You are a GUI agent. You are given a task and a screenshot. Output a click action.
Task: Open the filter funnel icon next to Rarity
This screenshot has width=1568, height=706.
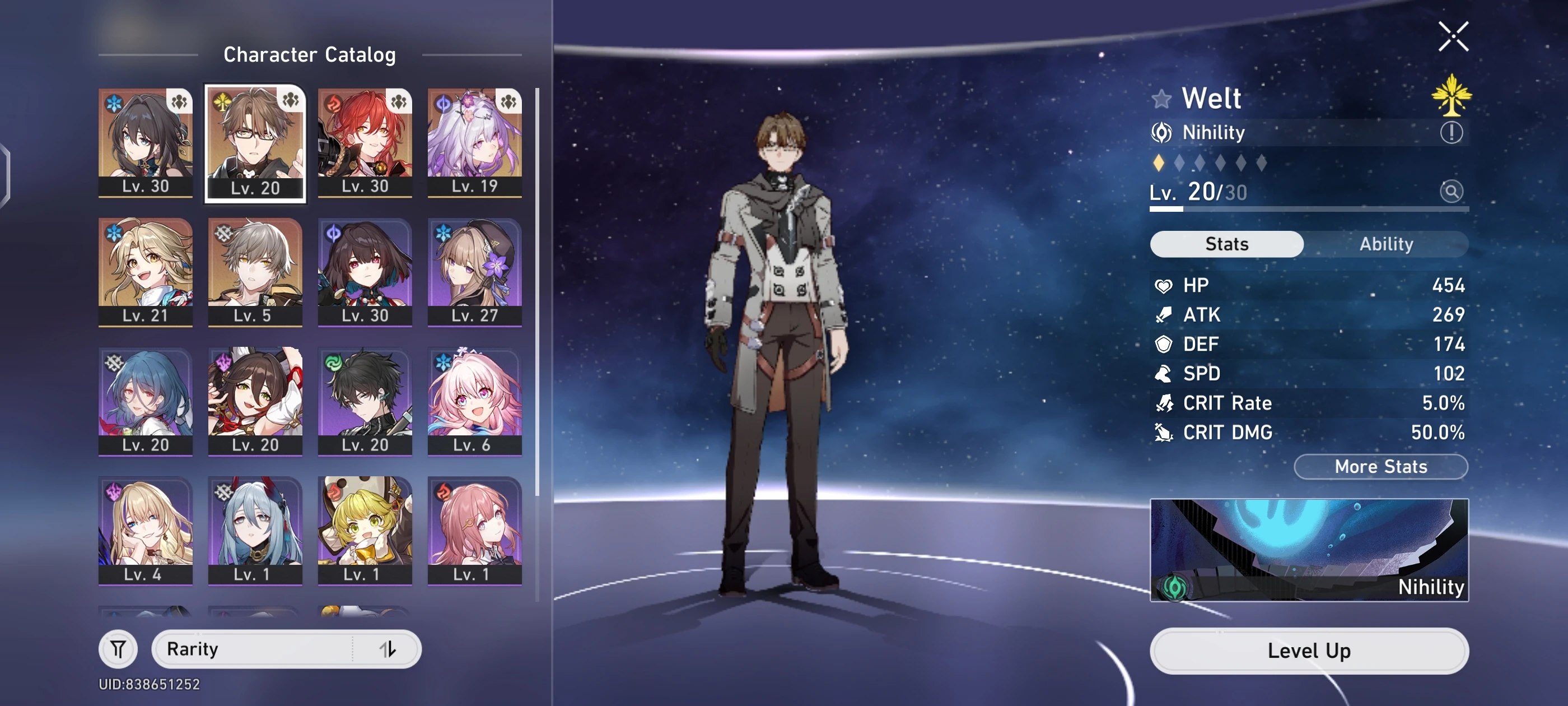coord(118,649)
